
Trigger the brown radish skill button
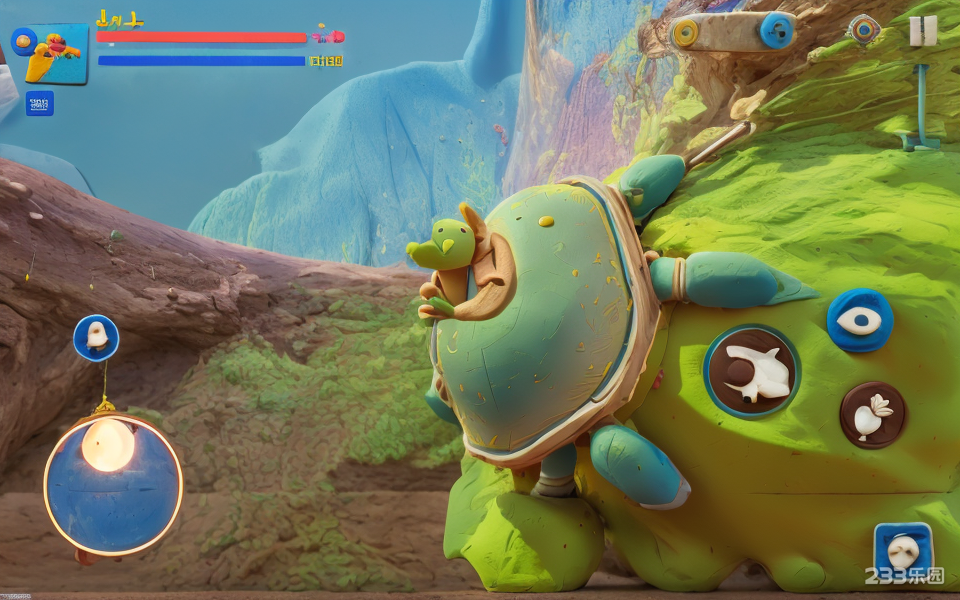pyautogui.click(x=873, y=415)
